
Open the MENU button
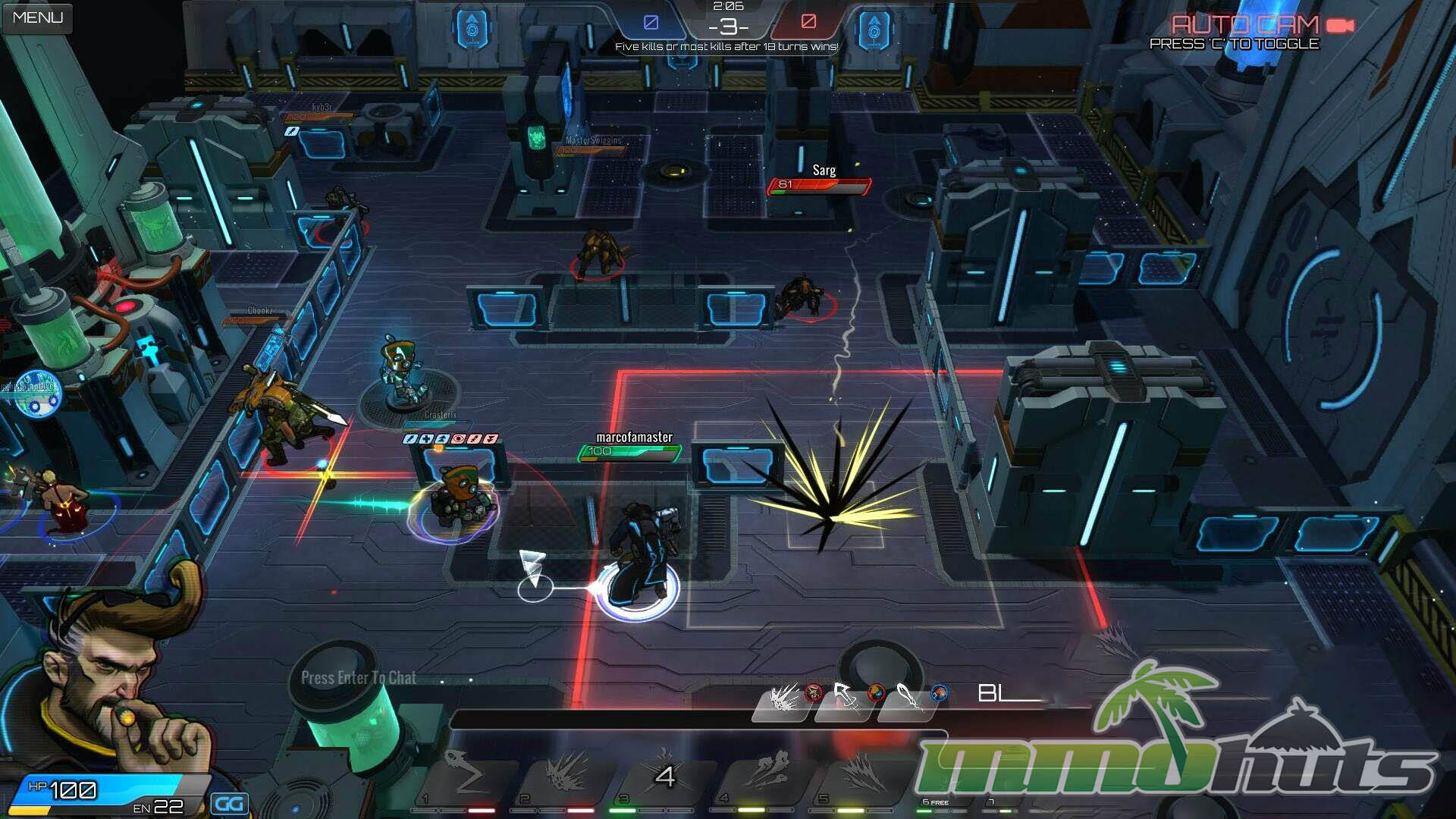coord(37,17)
